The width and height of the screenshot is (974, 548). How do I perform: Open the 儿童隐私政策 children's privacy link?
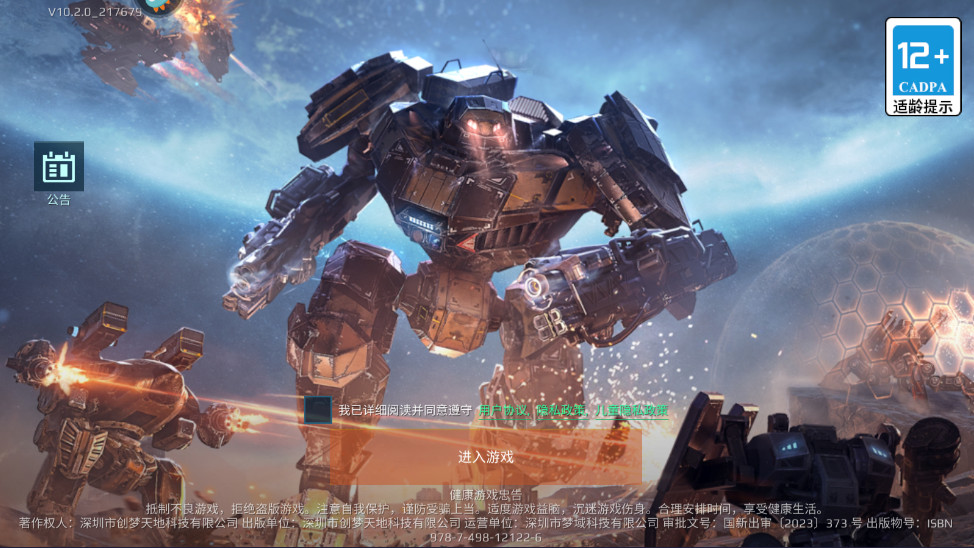(x=630, y=410)
